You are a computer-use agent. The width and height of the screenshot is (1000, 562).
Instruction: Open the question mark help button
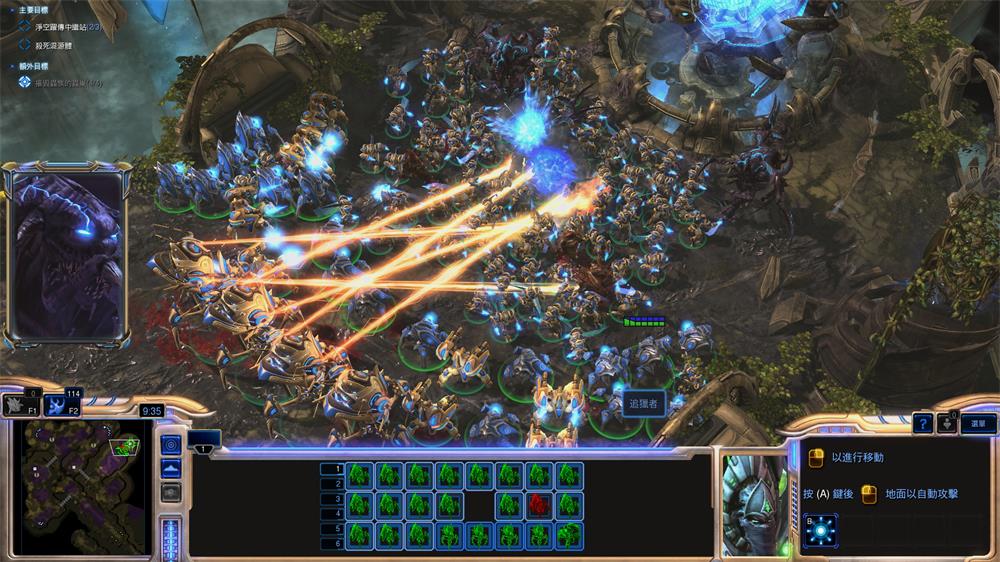click(924, 424)
